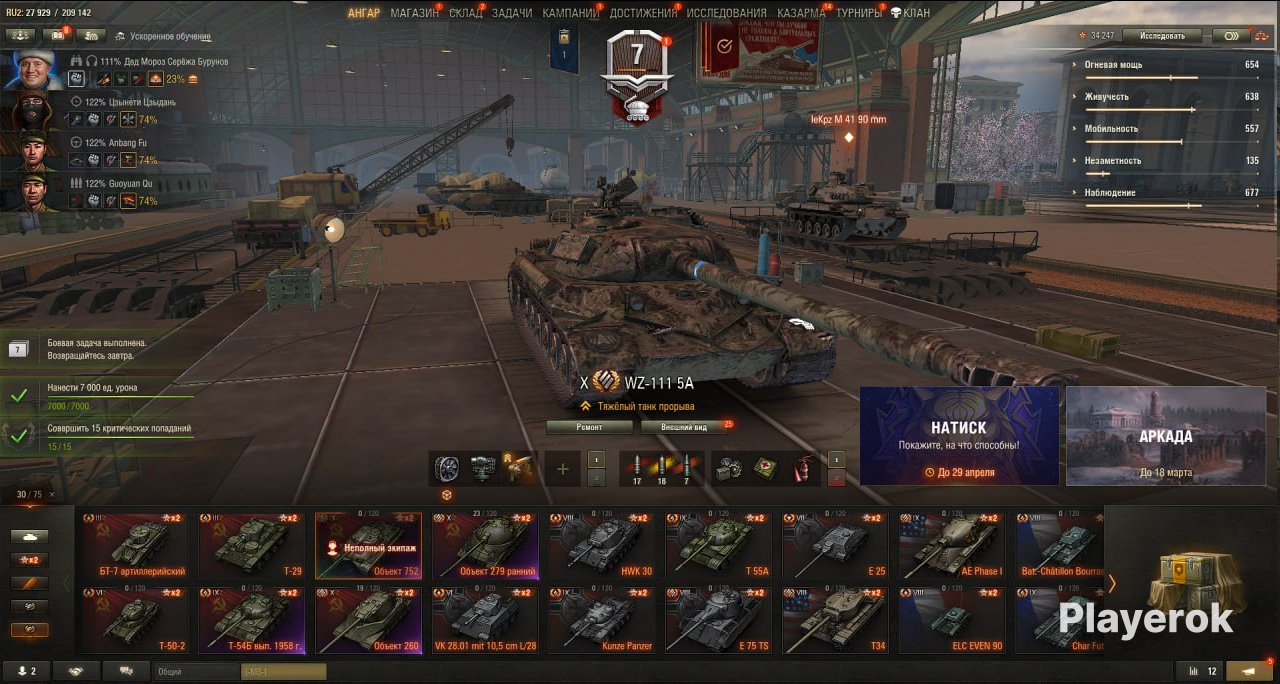Image resolution: width=1280 pixels, height=684 pixels.
Task: Open the Задачи section
Action: tap(512, 13)
